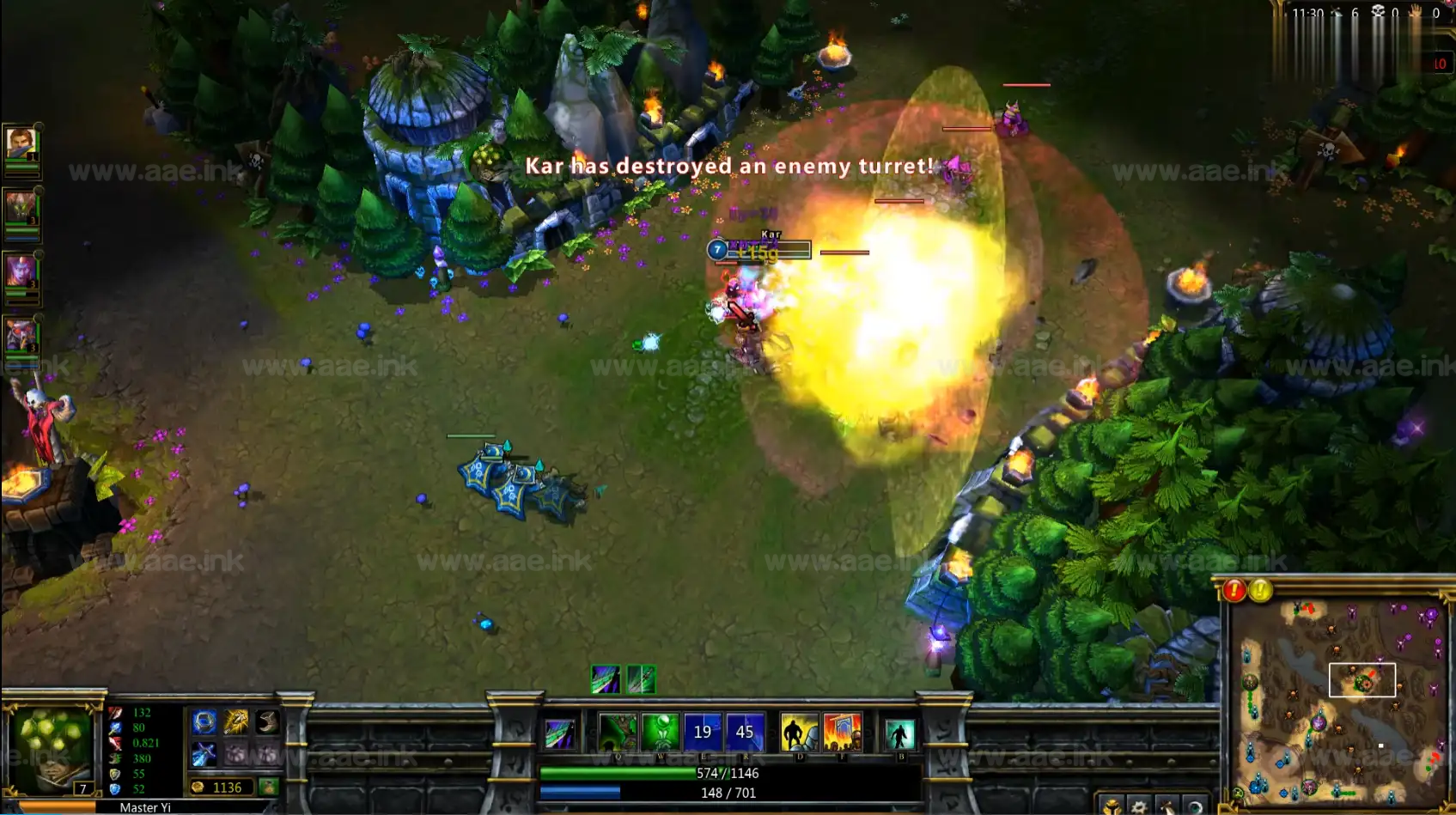Cast Master Yi's Alpha Strike (Q)
Screen dimensions: 1456x815
[x=618, y=733]
